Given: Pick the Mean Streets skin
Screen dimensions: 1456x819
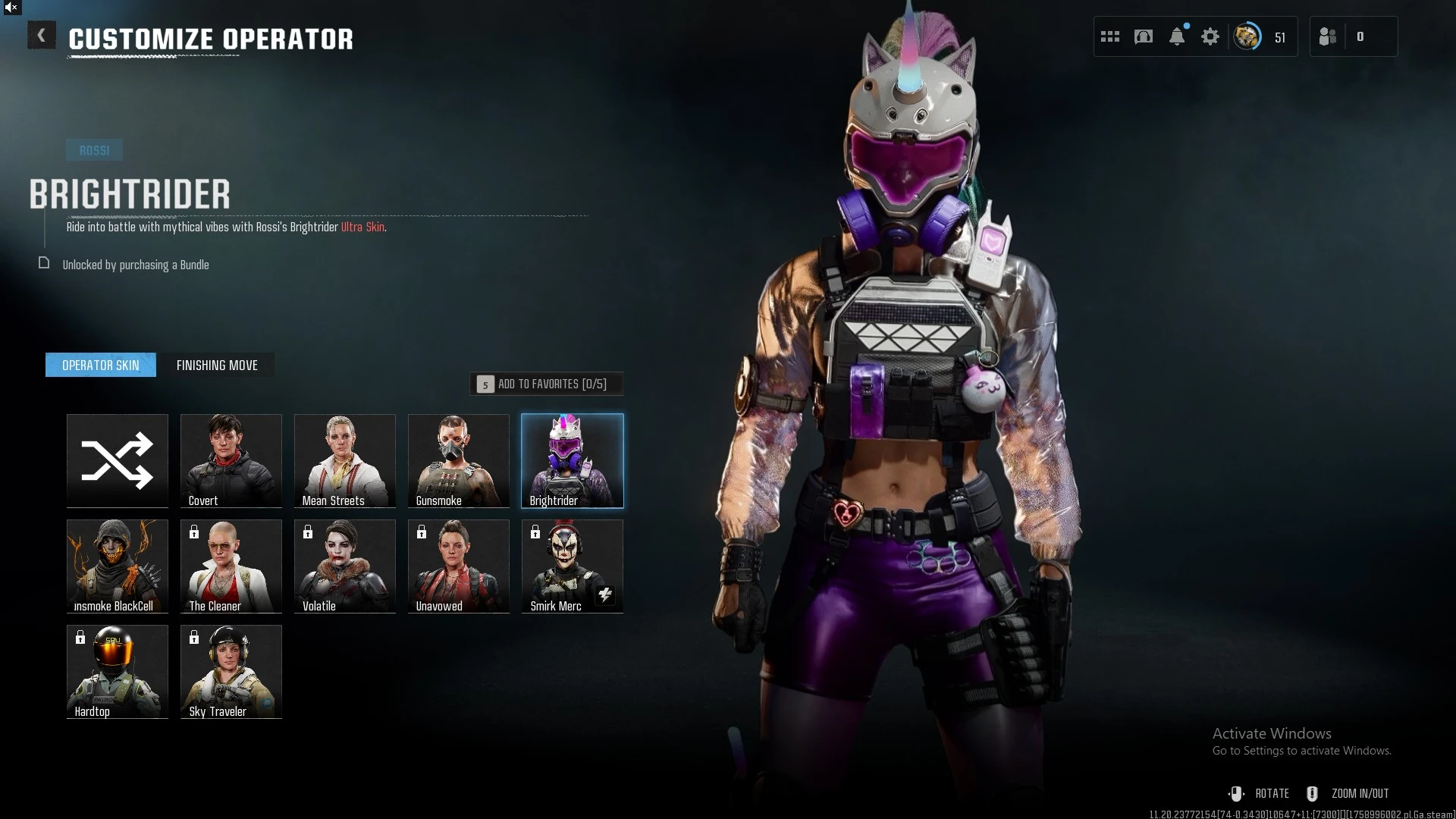Looking at the screenshot, I should 345,460.
